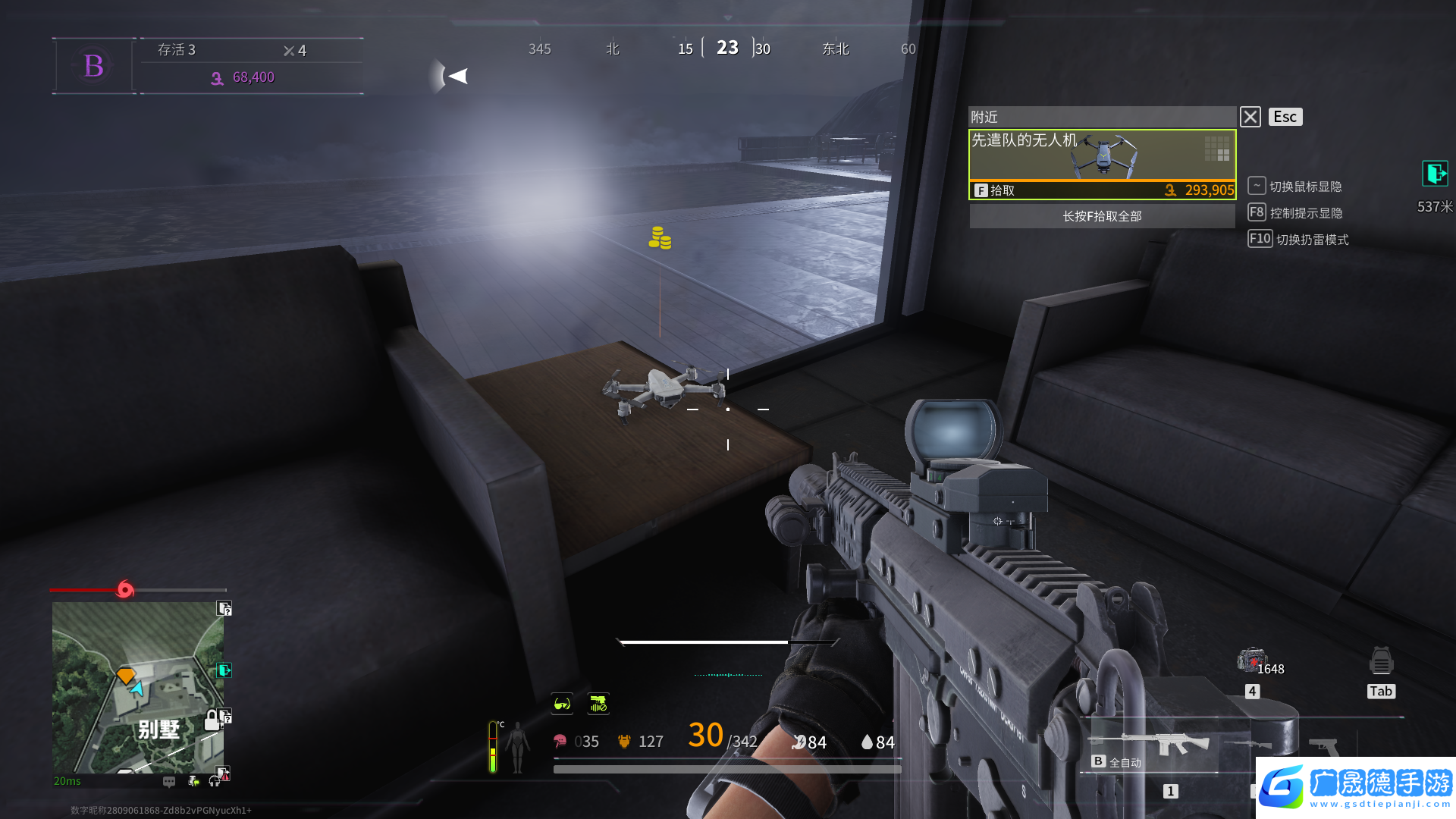Screen dimensions: 1456x819
Task: Select the medical kit quick slot
Action: pyautogui.click(x=1251, y=661)
